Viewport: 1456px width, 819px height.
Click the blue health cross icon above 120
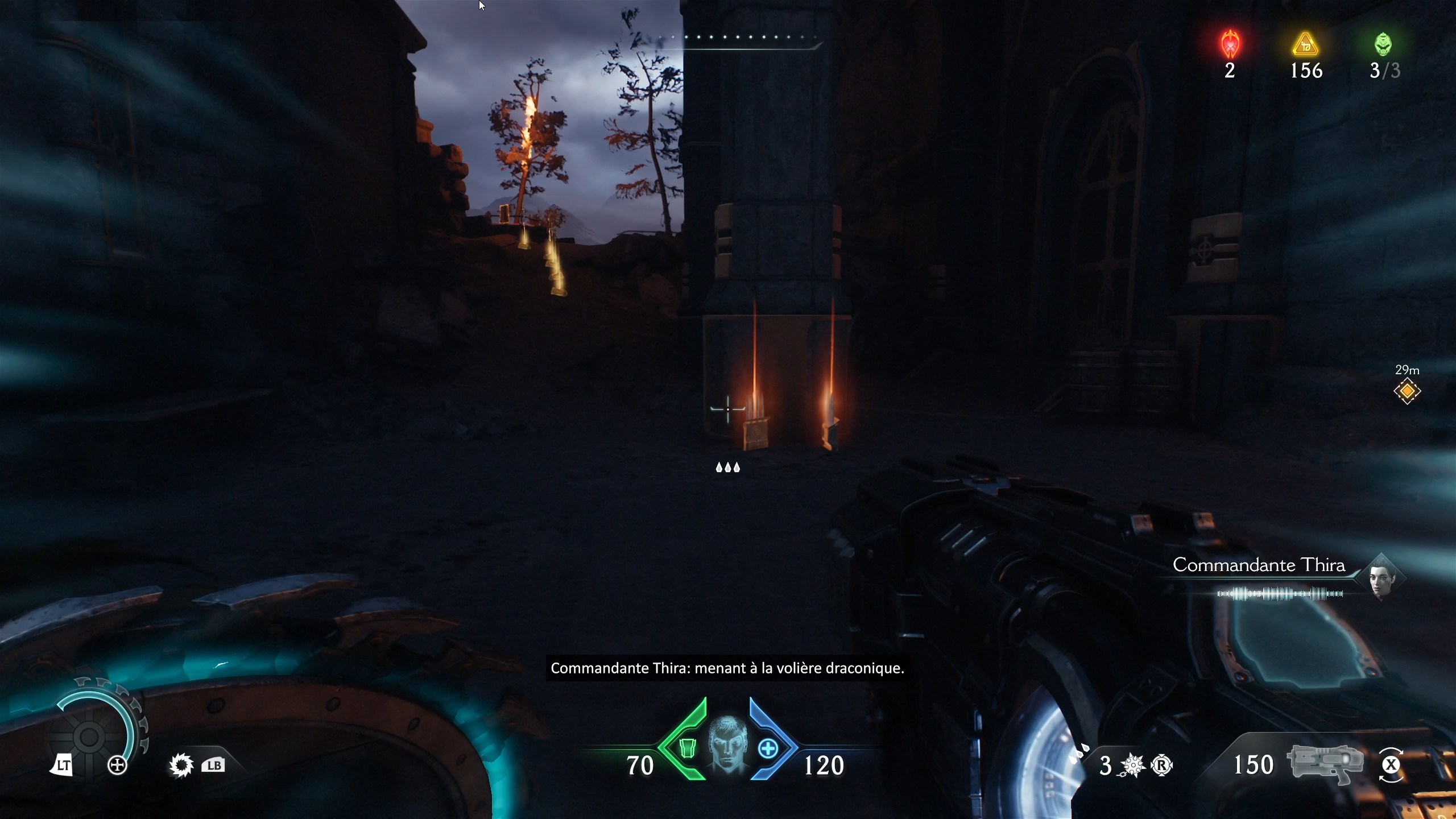tap(770, 748)
